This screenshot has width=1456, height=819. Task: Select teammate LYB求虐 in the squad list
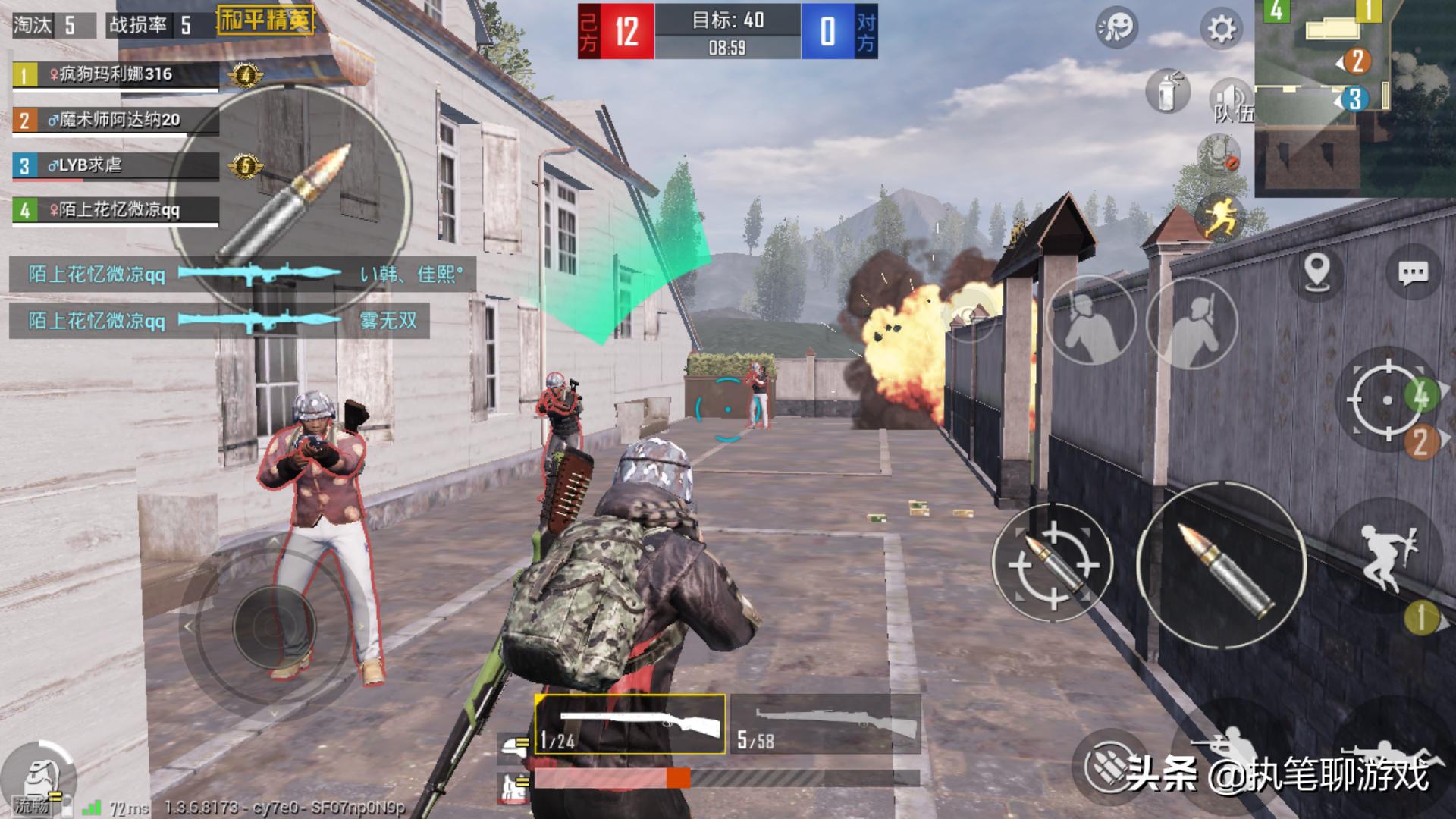tap(115, 166)
